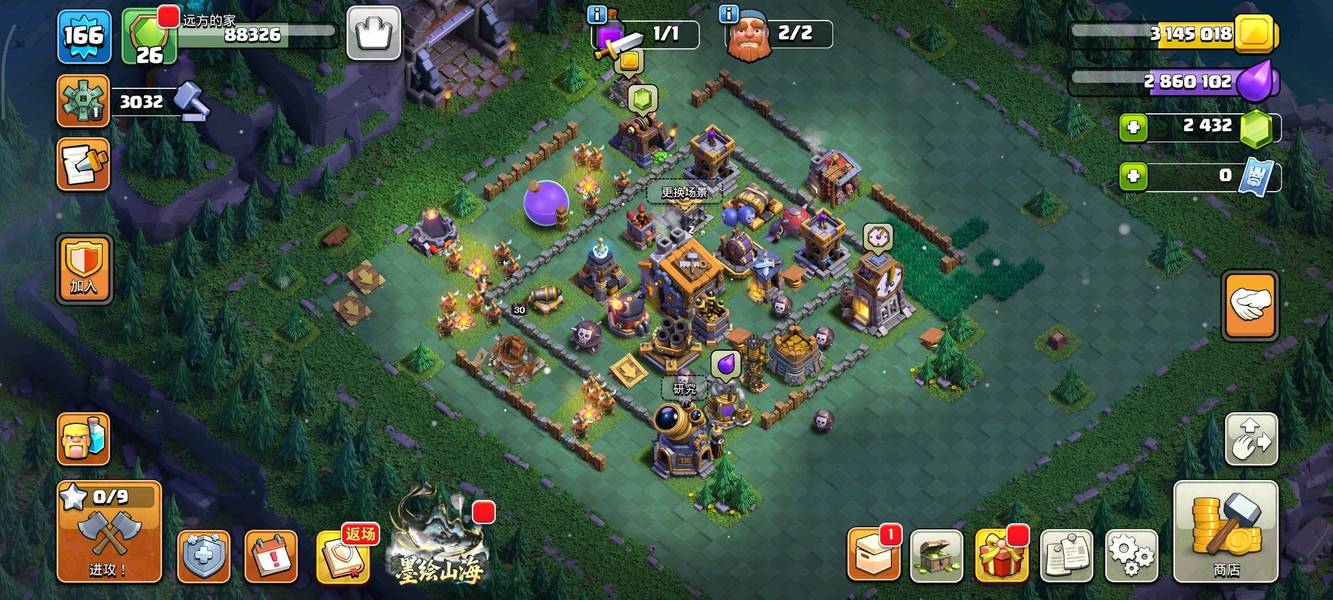Open the white shopping basket button
1333x600 pixels.
[373, 33]
